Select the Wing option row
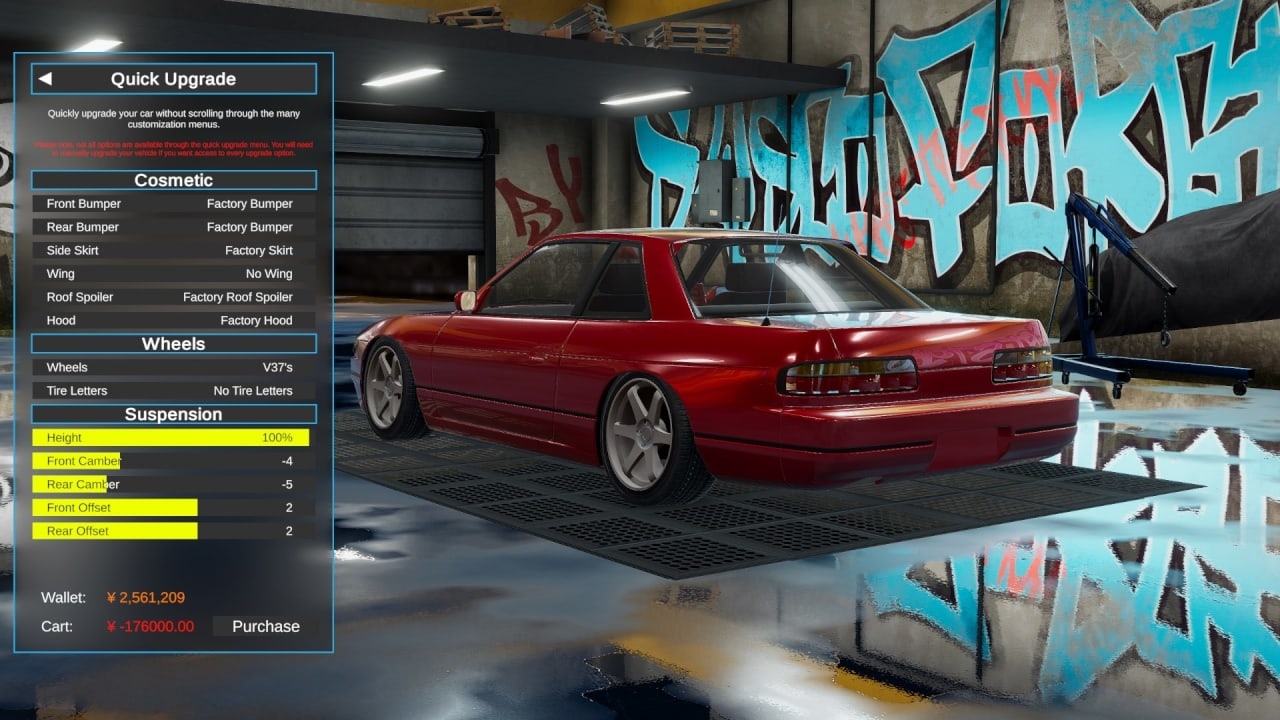This screenshot has height=720, width=1280. tap(173, 274)
